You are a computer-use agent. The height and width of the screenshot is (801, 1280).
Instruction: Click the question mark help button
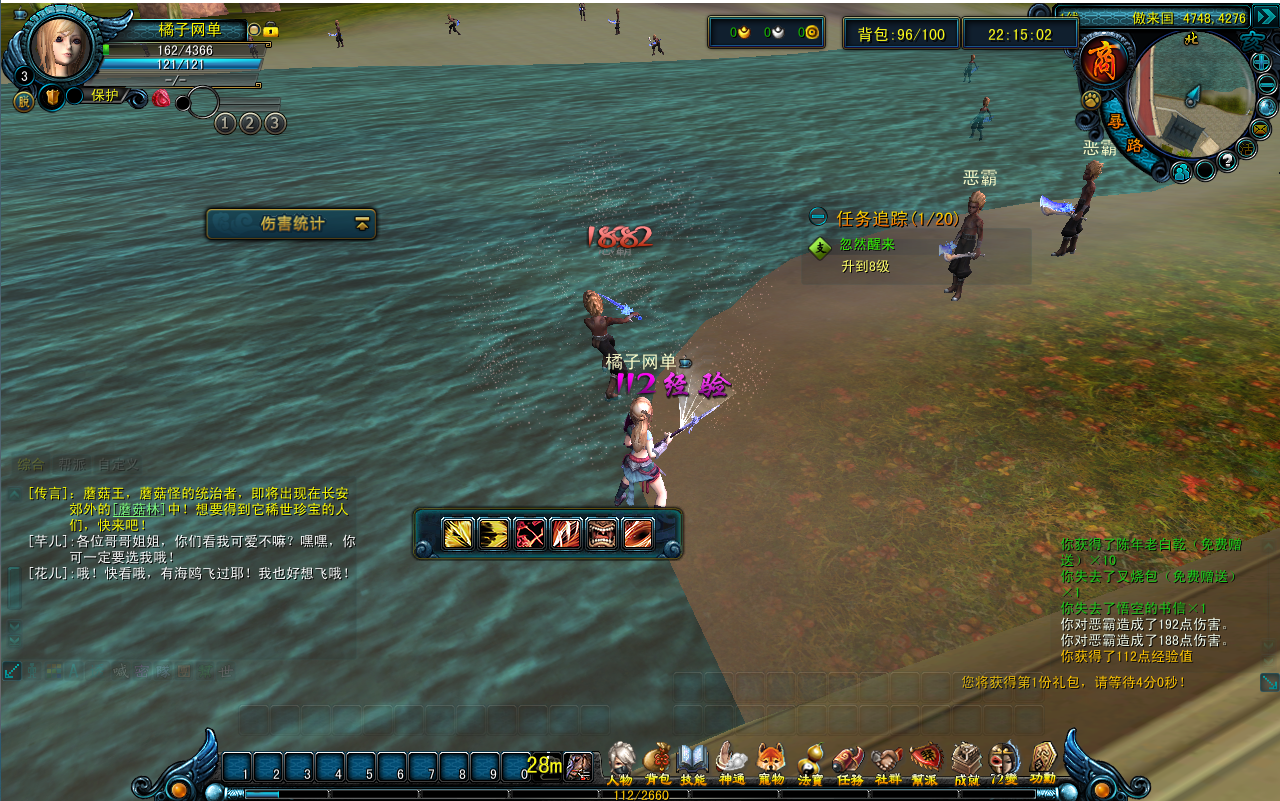point(1227,161)
